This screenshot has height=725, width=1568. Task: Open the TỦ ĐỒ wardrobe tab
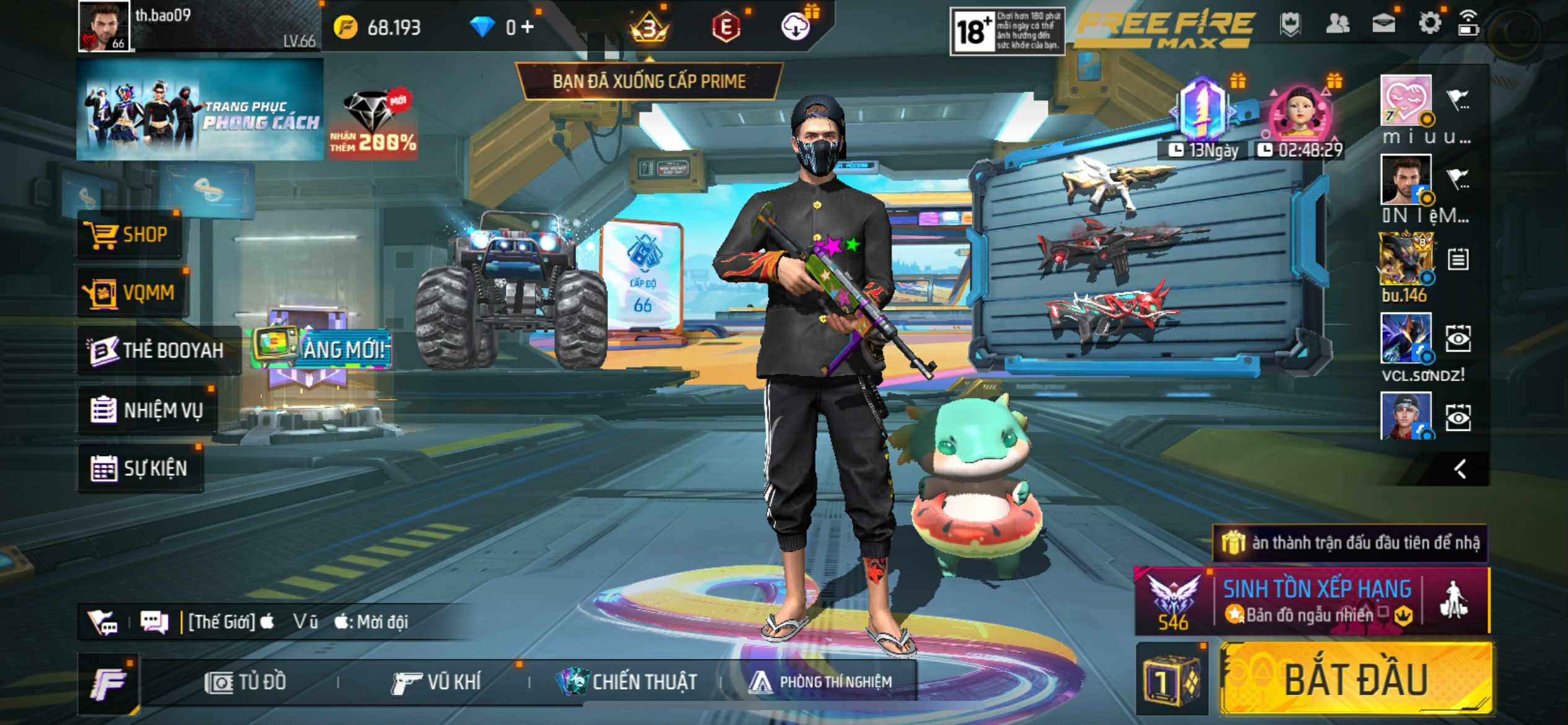pyautogui.click(x=245, y=682)
